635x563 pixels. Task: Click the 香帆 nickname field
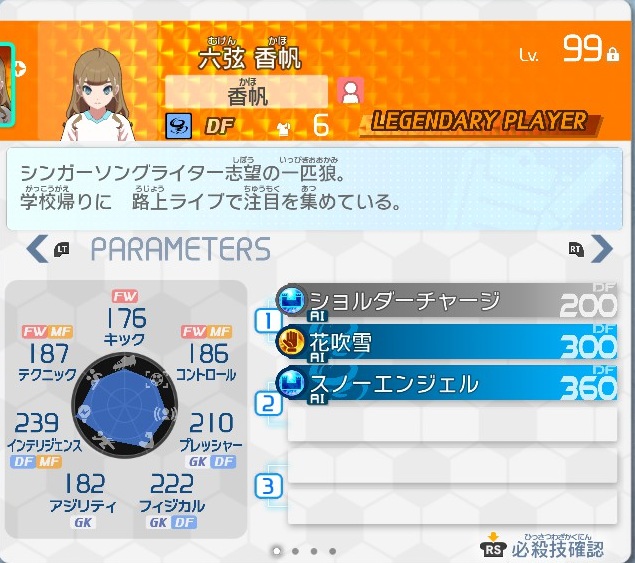point(246,92)
